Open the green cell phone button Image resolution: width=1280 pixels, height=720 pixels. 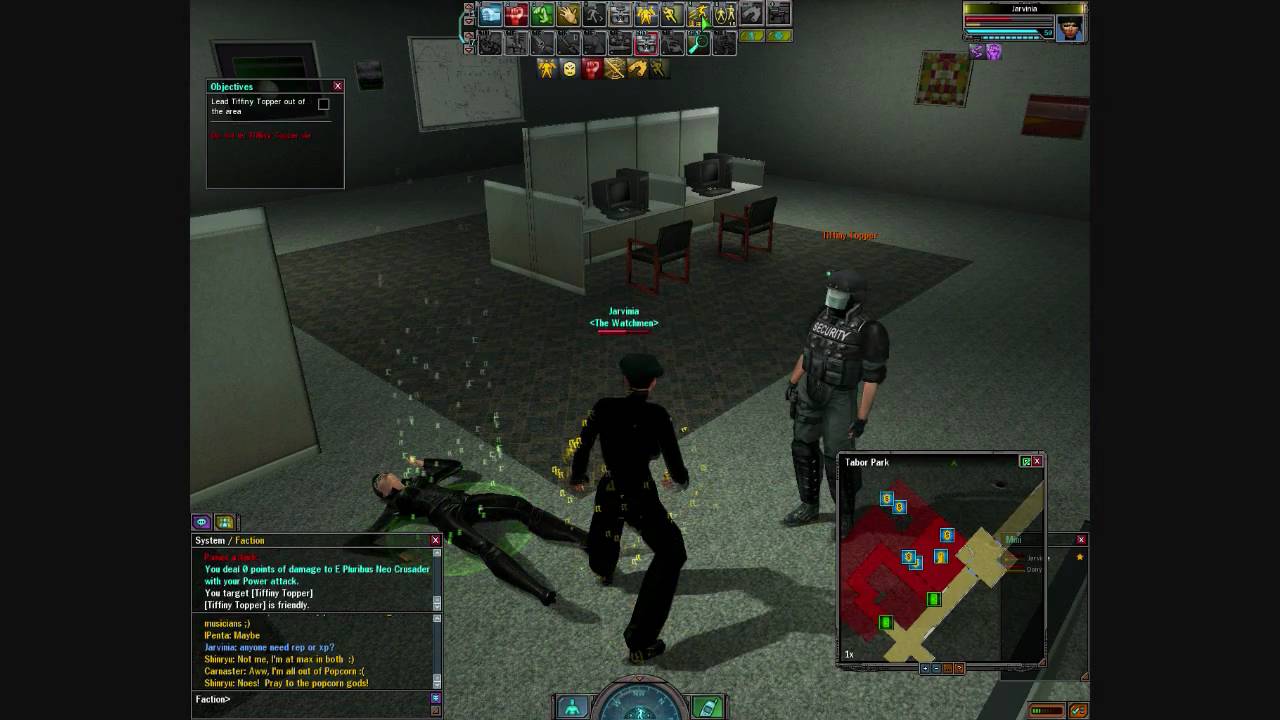pos(706,707)
